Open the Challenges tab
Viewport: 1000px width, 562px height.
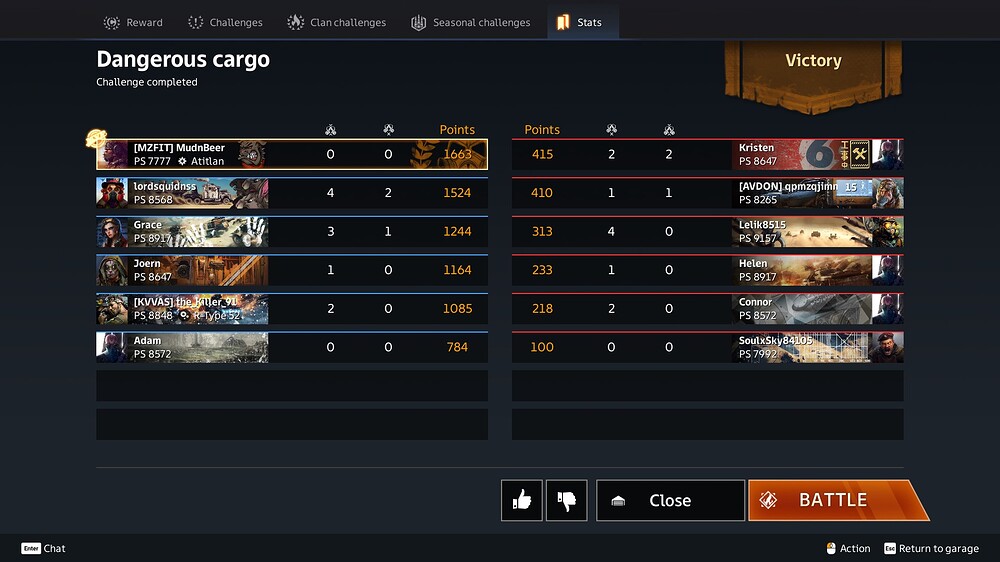225,22
